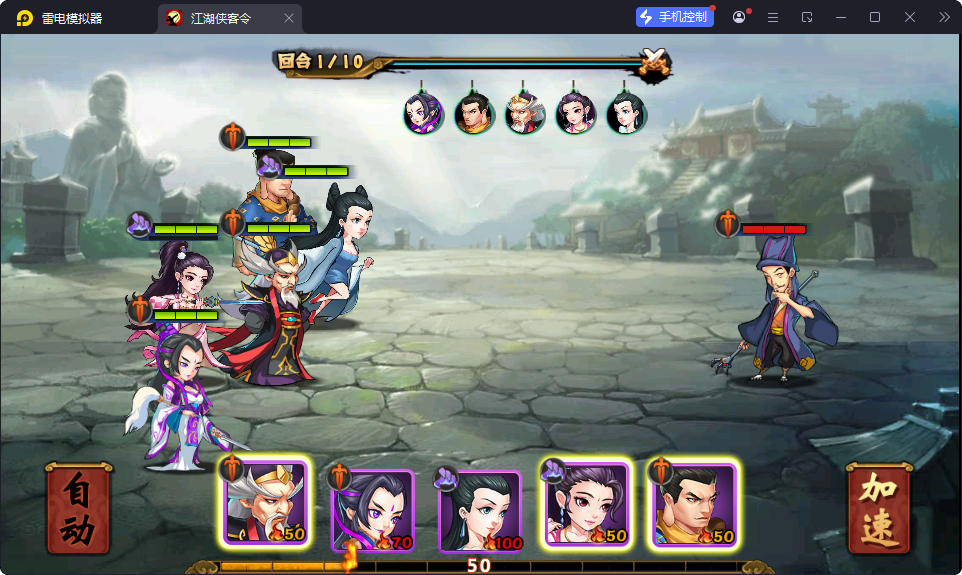Toggle the 自动 auto-battle button

(x=78, y=508)
